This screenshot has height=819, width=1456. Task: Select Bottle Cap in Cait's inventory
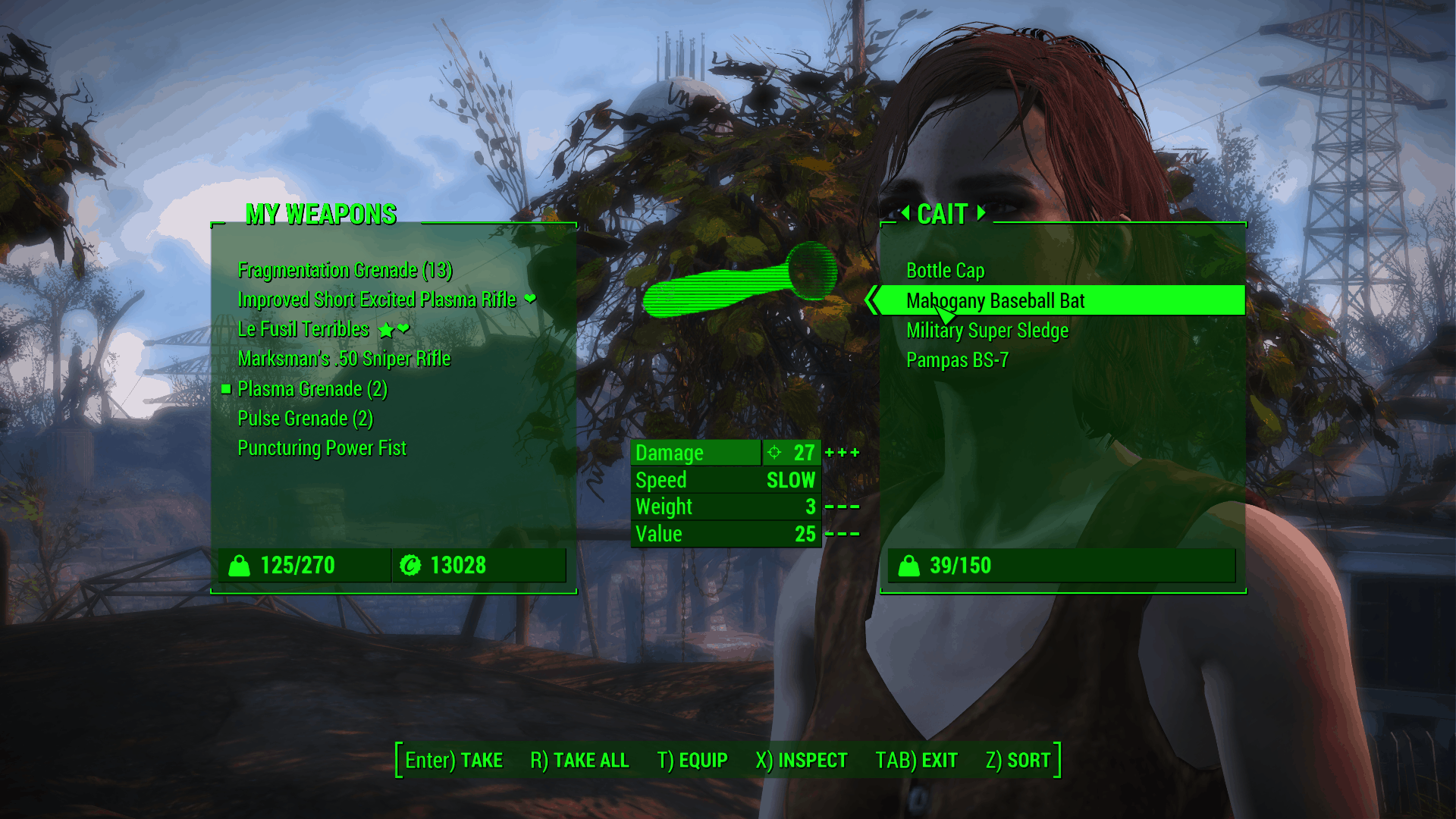pos(945,271)
